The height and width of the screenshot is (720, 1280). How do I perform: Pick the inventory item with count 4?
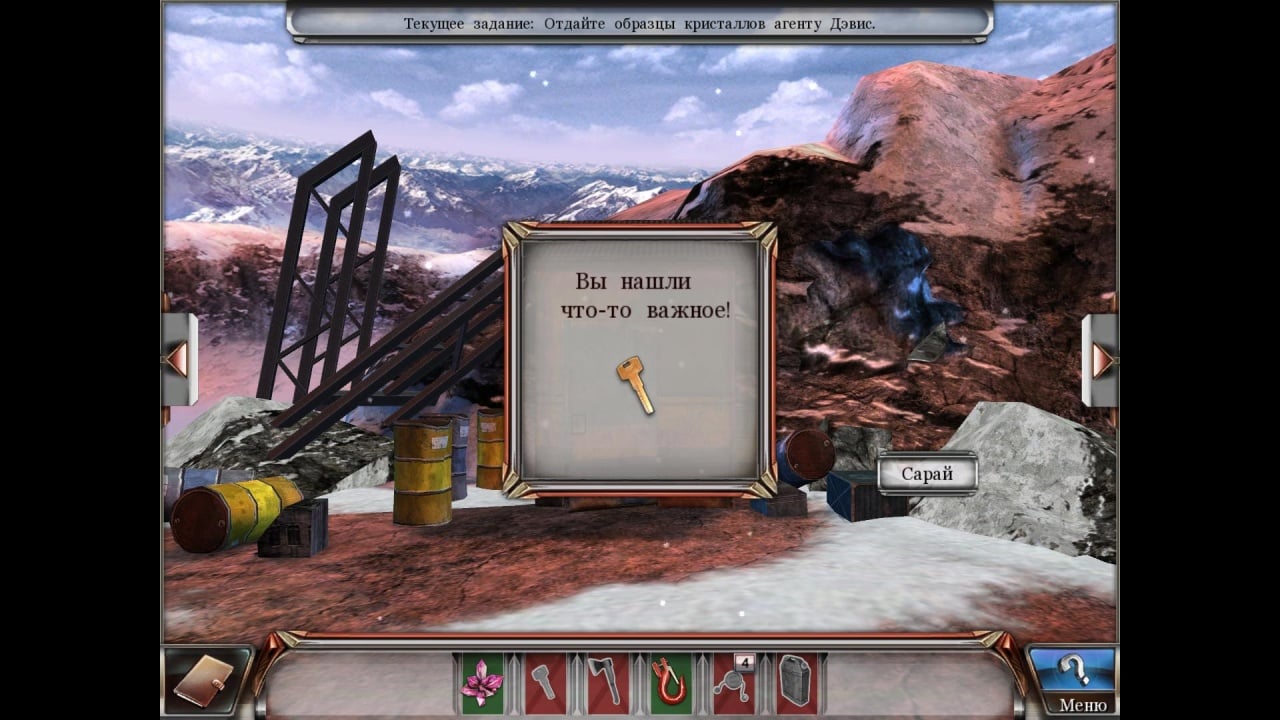[x=734, y=683]
